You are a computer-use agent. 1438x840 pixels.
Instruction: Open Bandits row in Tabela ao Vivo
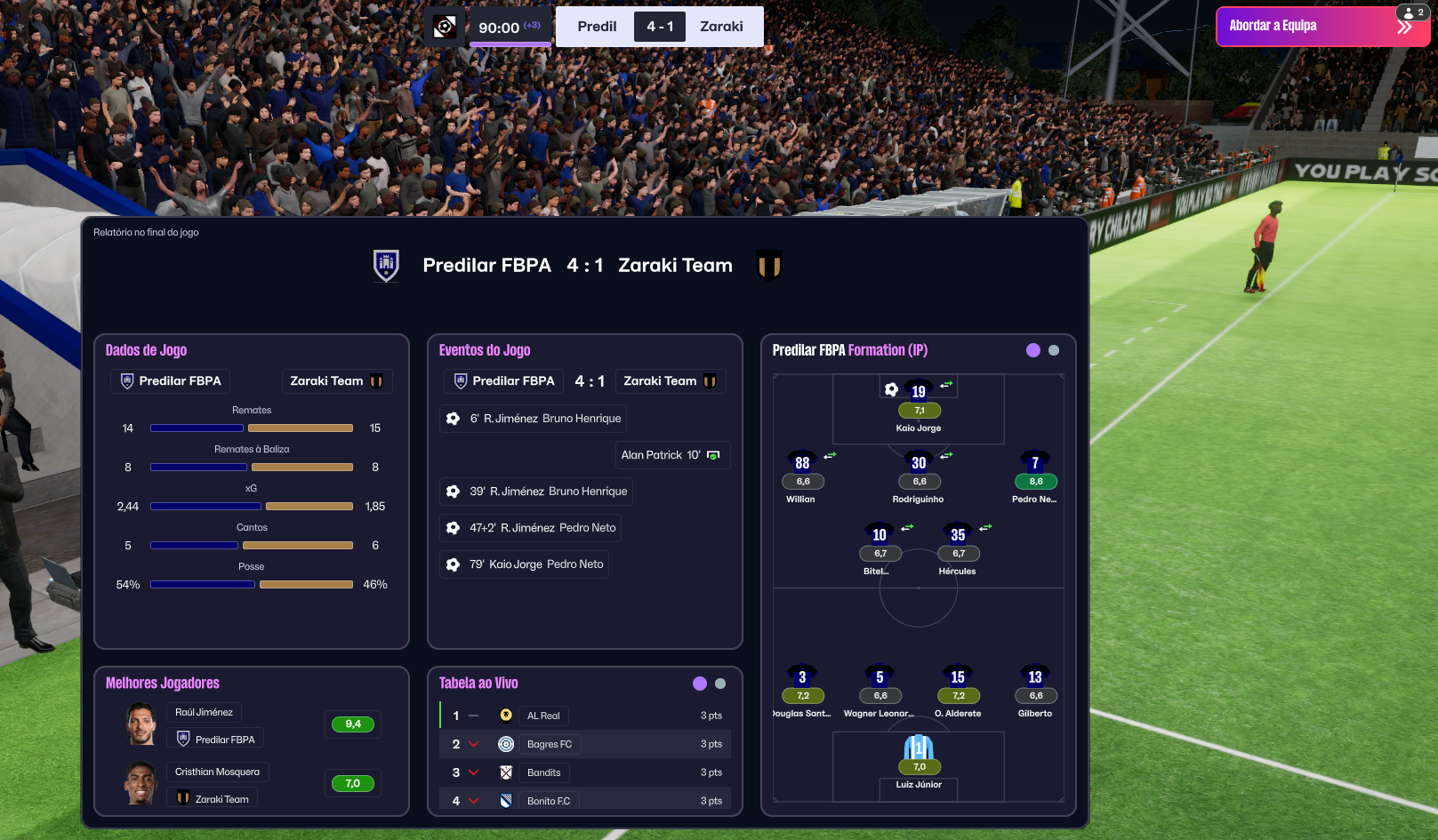click(543, 772)
